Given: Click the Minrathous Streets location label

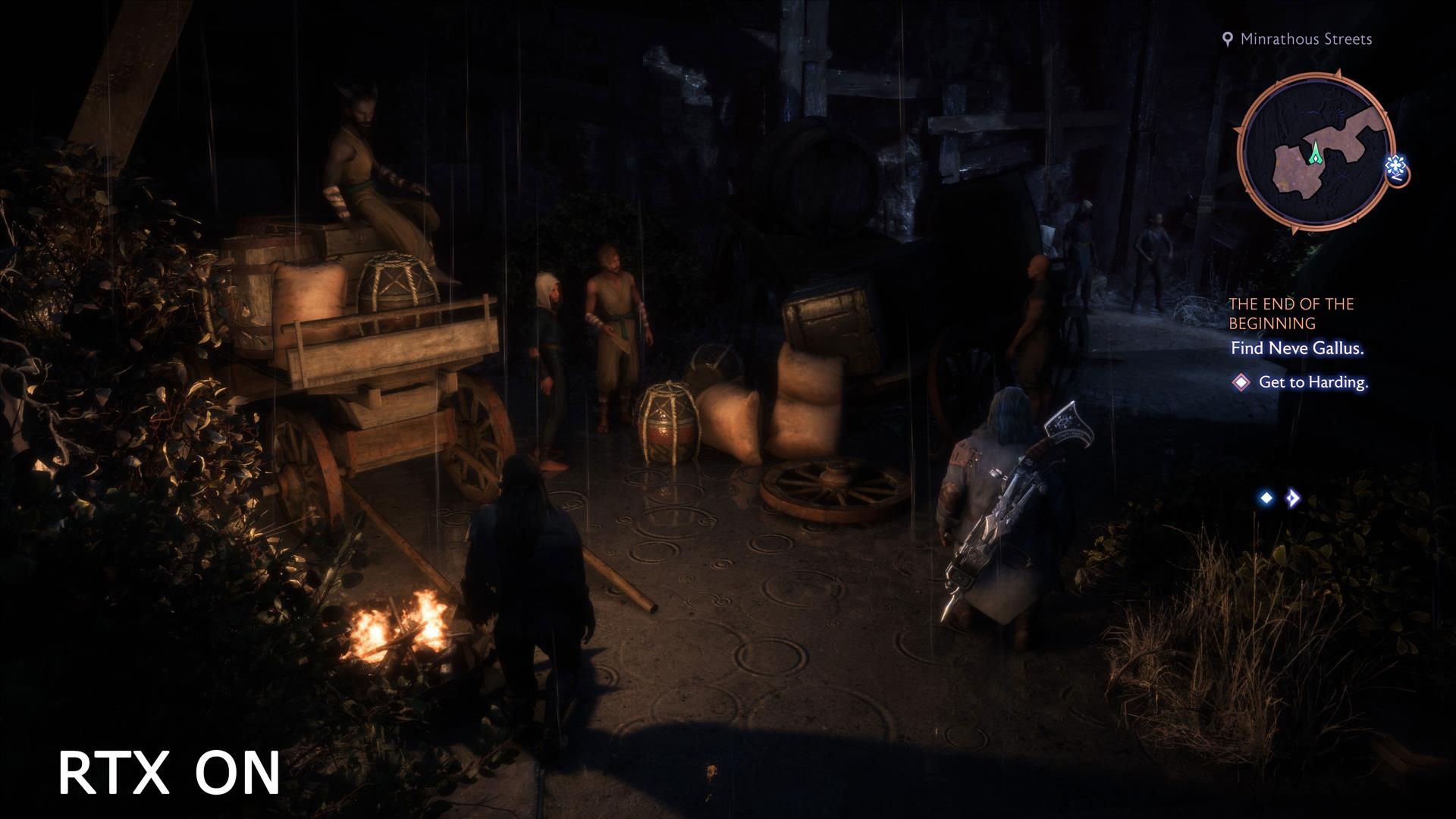Looking at the screenshot, I should pos(1305,39).
